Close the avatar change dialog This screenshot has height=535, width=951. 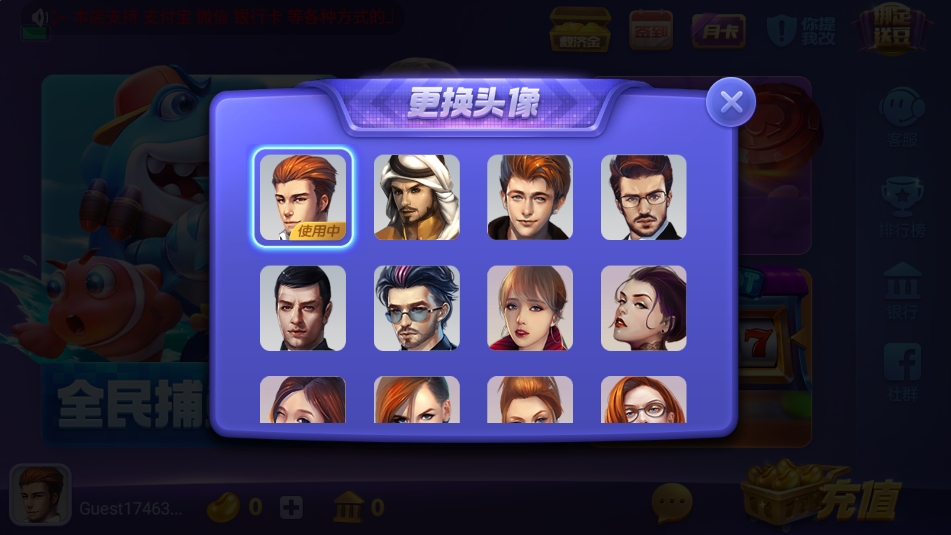point(731,102)
